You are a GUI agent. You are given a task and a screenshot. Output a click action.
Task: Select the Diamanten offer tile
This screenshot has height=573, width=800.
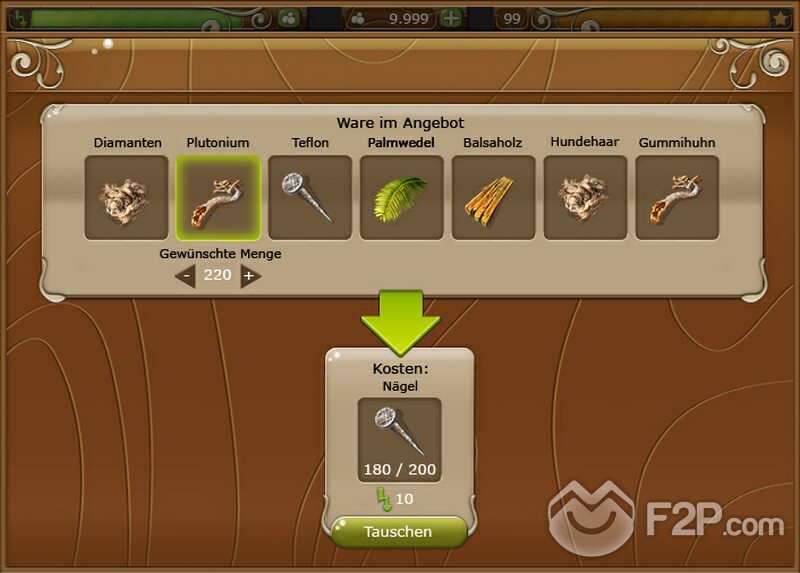(126, 197)
